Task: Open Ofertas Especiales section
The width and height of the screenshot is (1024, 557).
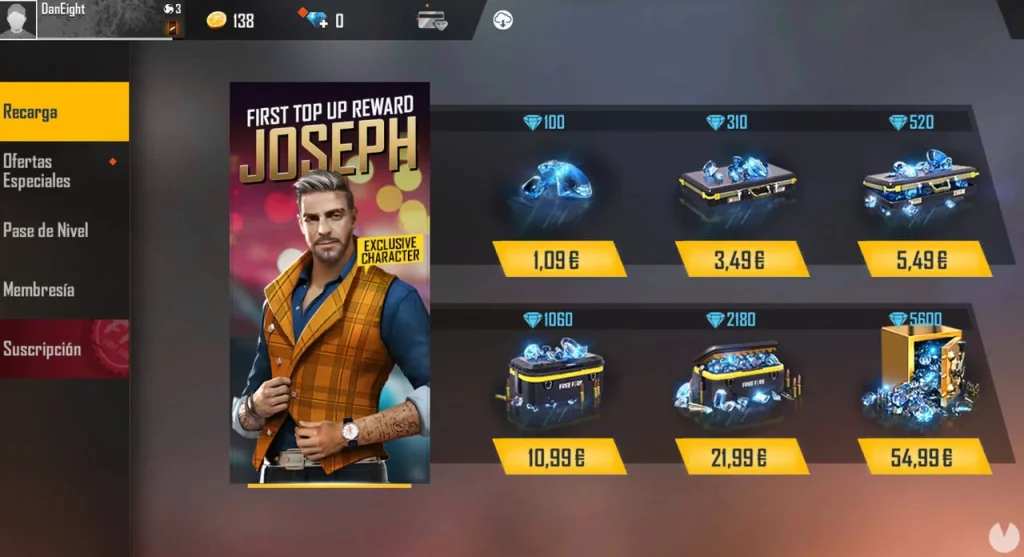Action: [x=60, y=171]
